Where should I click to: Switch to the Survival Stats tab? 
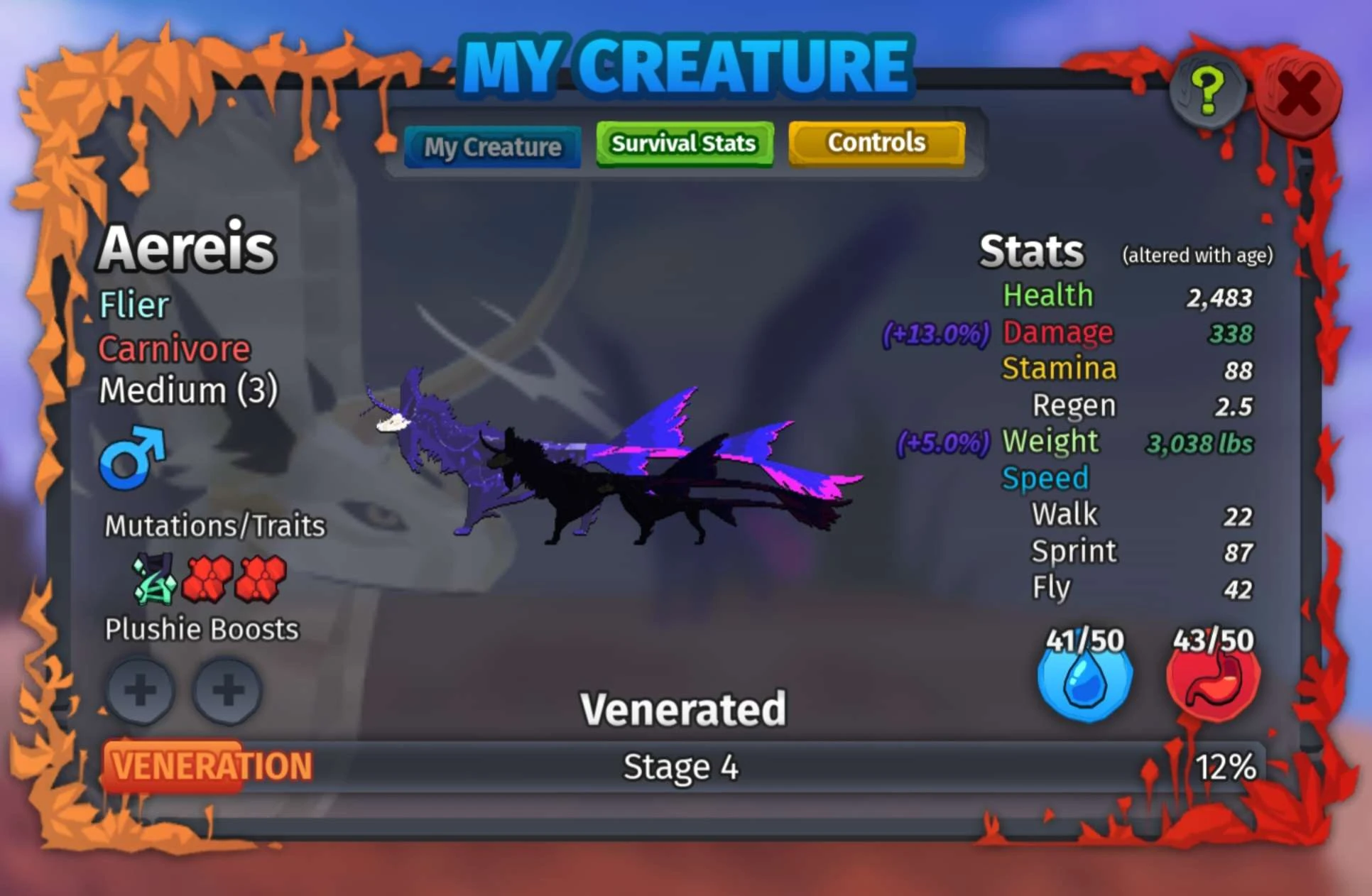683,143
